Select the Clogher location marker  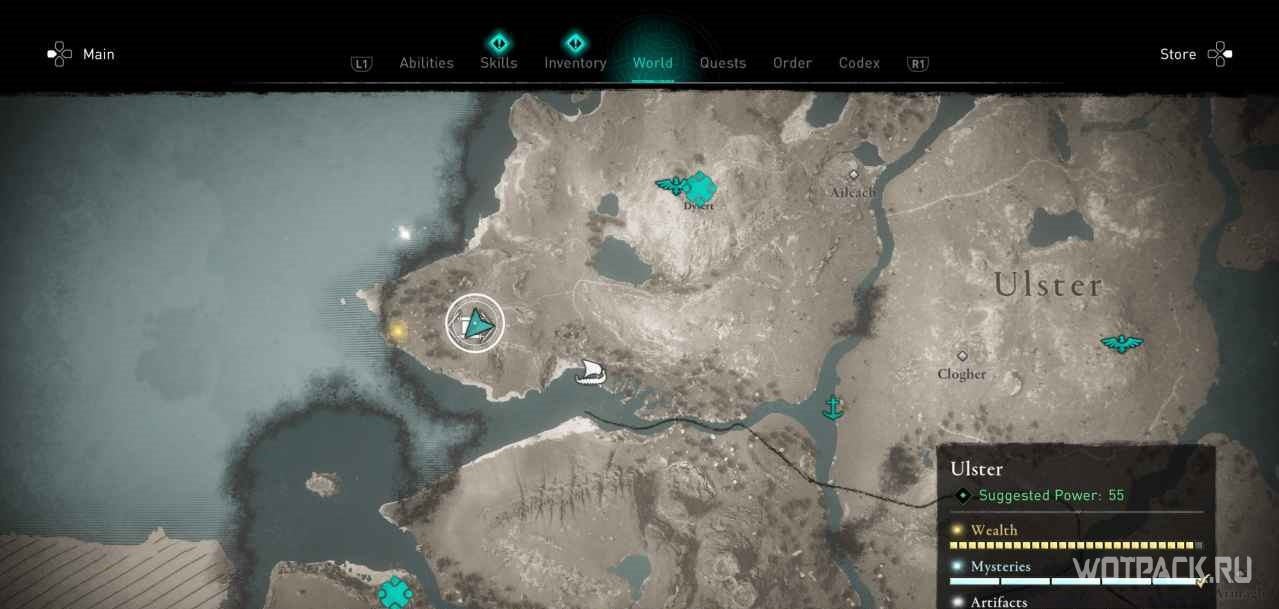pos(962,356)
